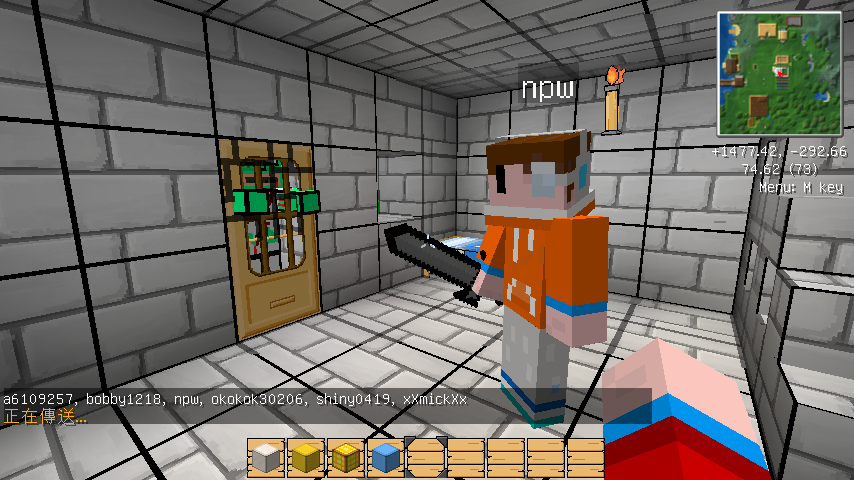Choose the patterned gold brick block slot
This screenshot has width=854, height=480.
point(345,458)
